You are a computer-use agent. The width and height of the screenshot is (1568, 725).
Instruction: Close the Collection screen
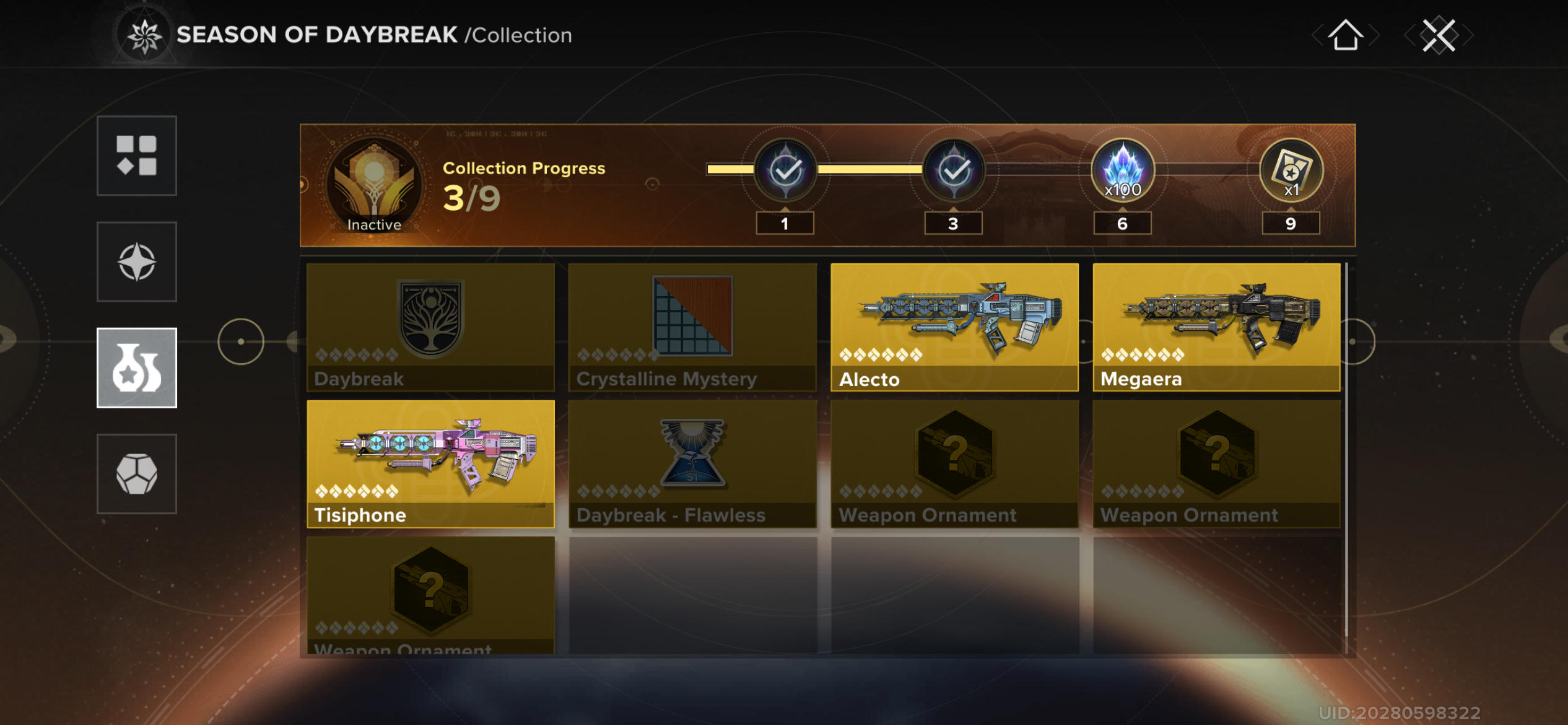tap(1438, 35)
